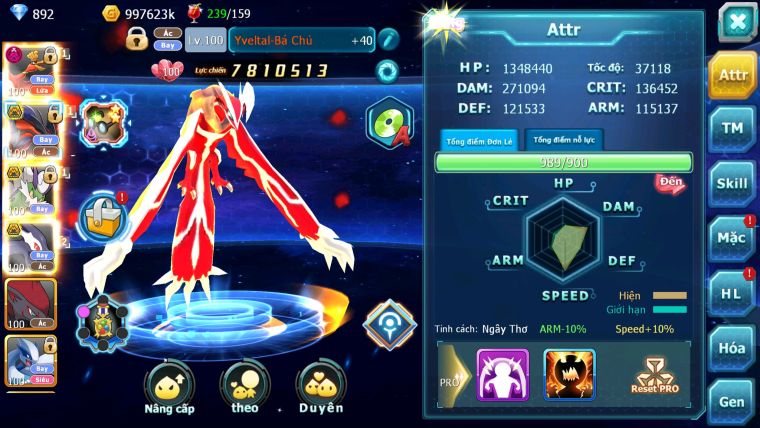Image resolution: width=760 pixels, height=428 pixels.
Task: Tap the theo button
Action: pyautogui.click(x=245, y=387)
